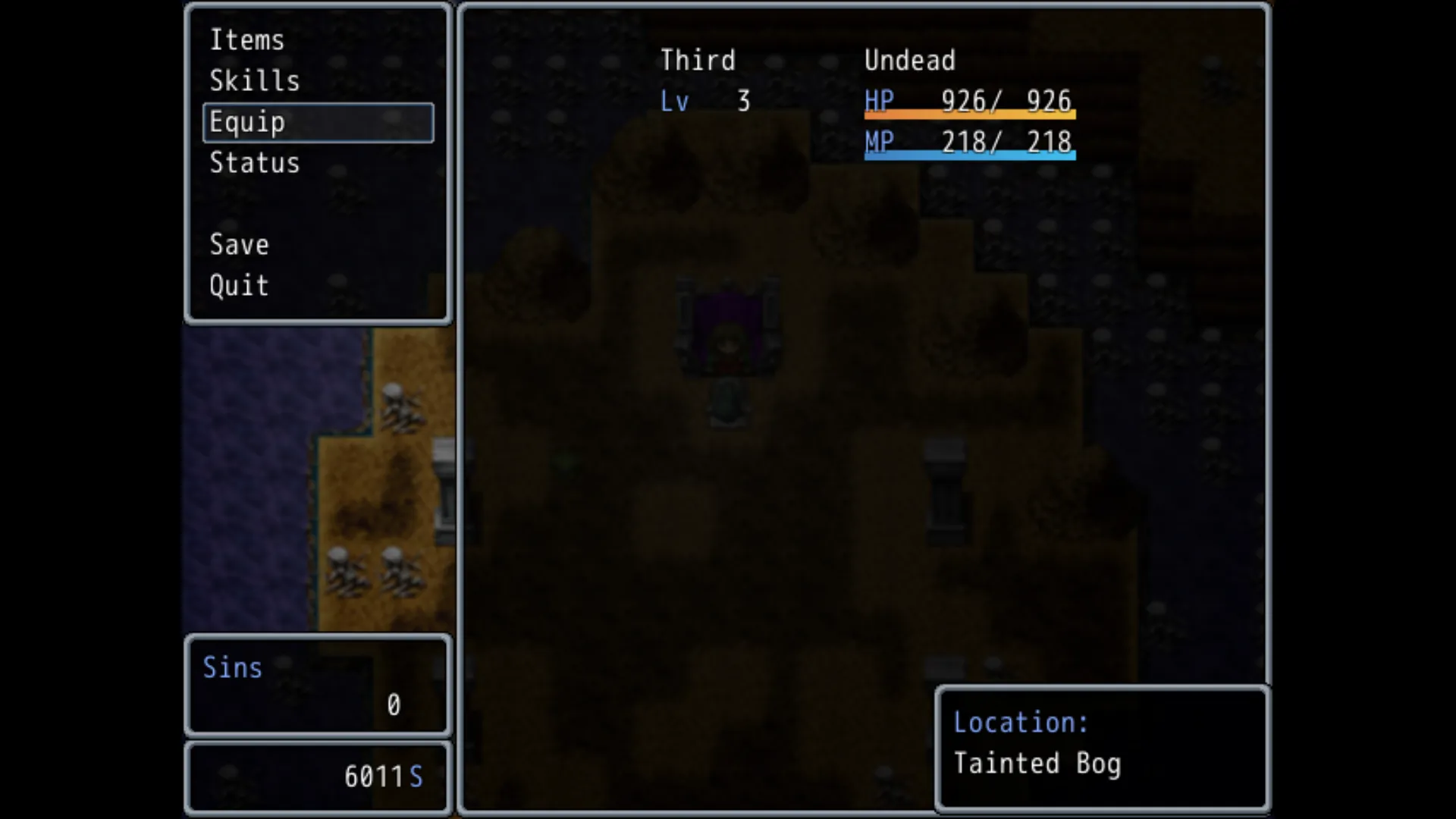Choose the highlighted Equip option
Image resolution: width=1456 pixels, height=819 pixels.
point(318,122)
